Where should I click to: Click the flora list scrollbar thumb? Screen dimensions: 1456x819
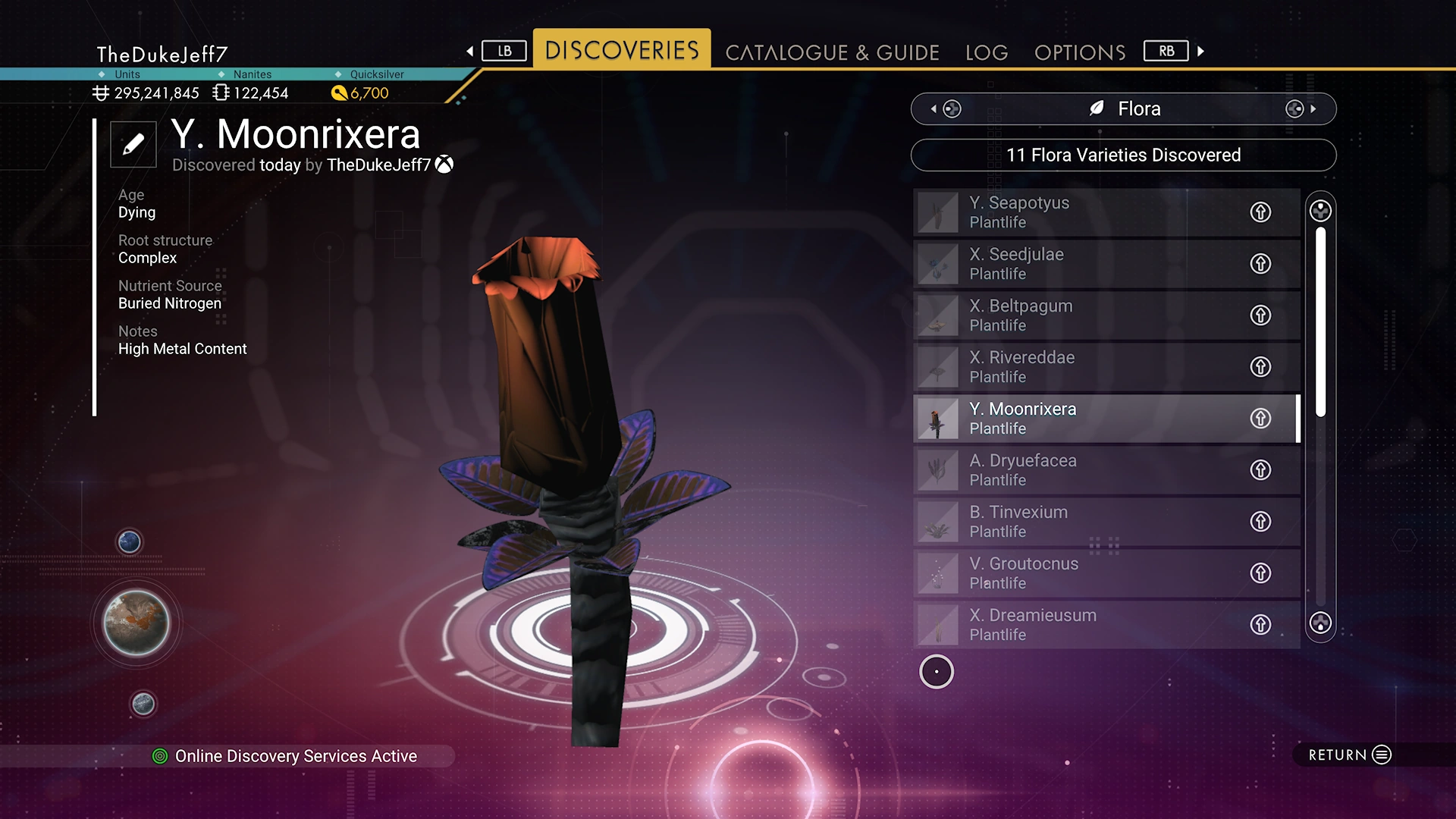tap(1320, 322)
